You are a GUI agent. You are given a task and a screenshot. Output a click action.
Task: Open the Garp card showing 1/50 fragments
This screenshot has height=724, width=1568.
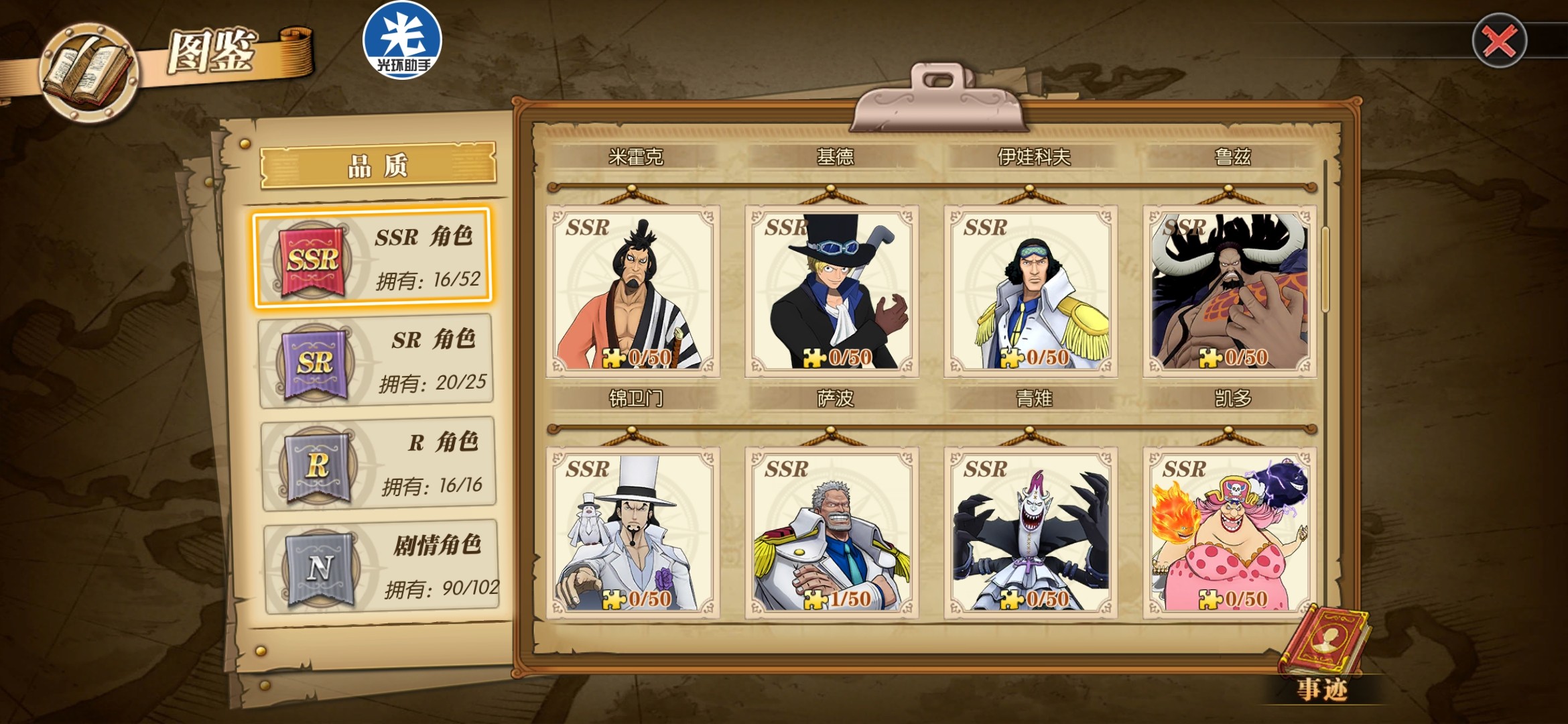[831, 533]
